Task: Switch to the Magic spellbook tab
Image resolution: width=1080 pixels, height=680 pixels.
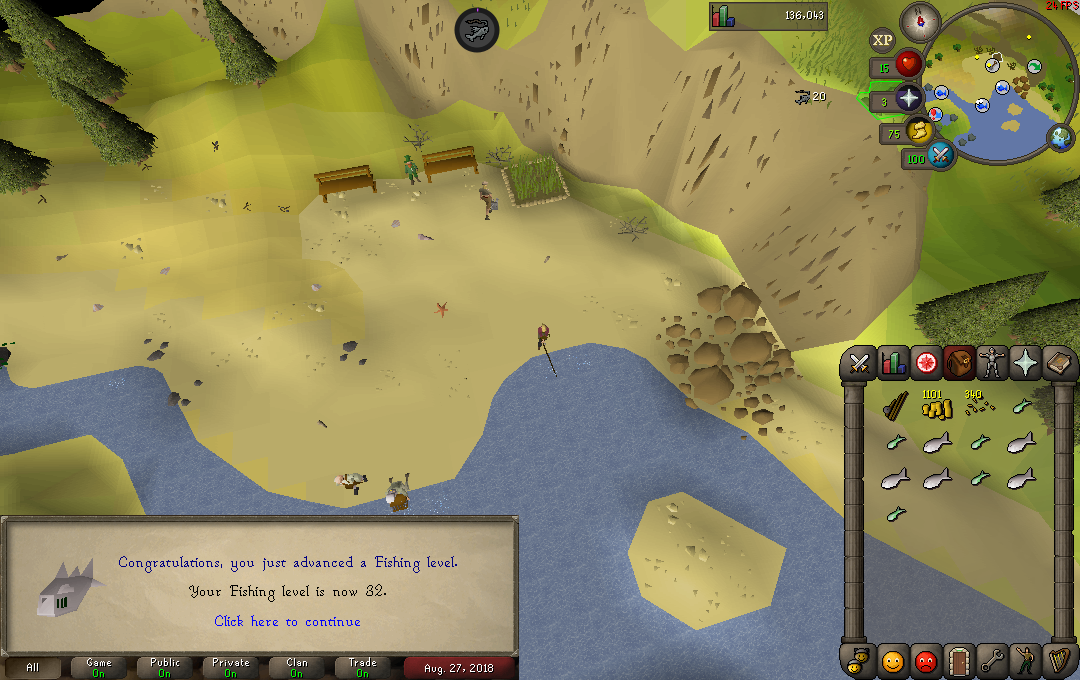Action: tap(1060, 364)
